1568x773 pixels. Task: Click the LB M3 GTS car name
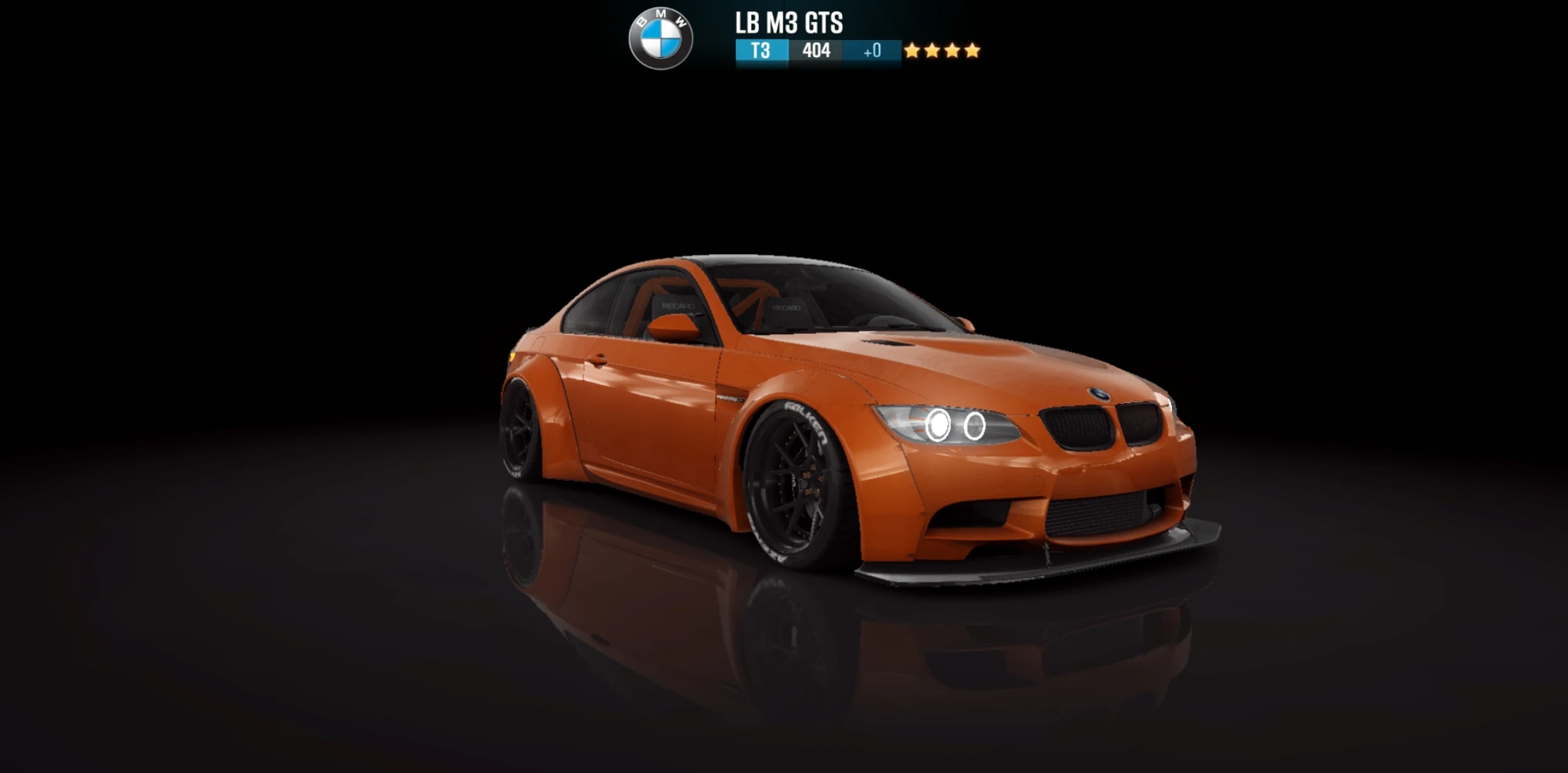pyautogui.click(x=788, y=22)
